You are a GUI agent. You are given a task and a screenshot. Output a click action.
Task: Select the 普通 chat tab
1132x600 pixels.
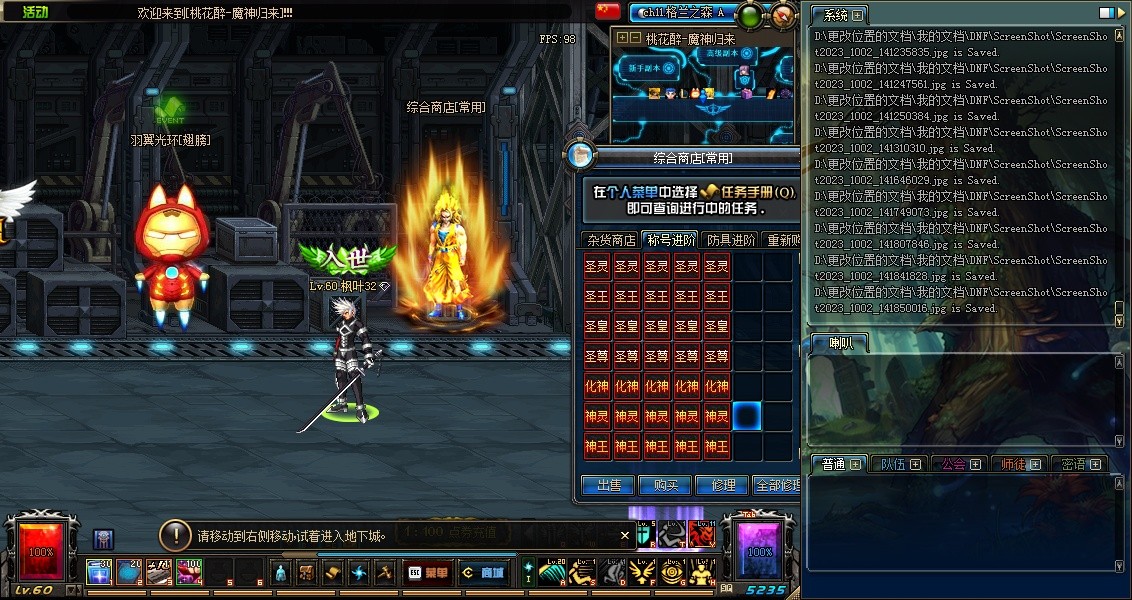pos(839,464)
